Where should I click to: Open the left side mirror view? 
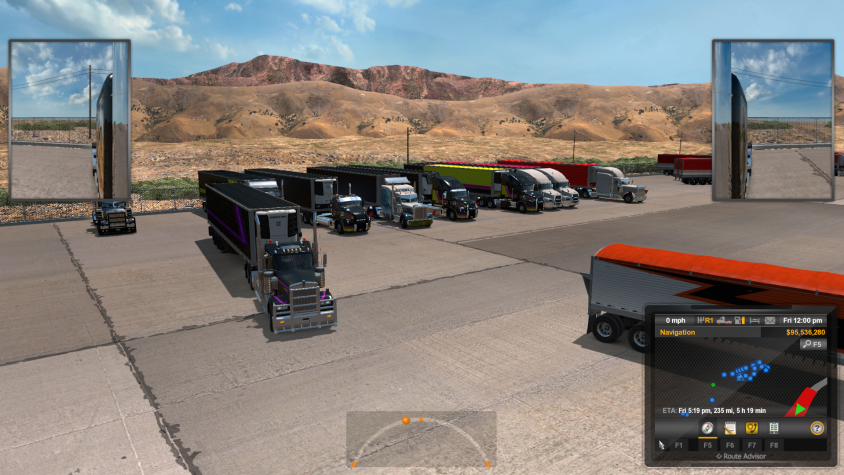click(69, 120)
